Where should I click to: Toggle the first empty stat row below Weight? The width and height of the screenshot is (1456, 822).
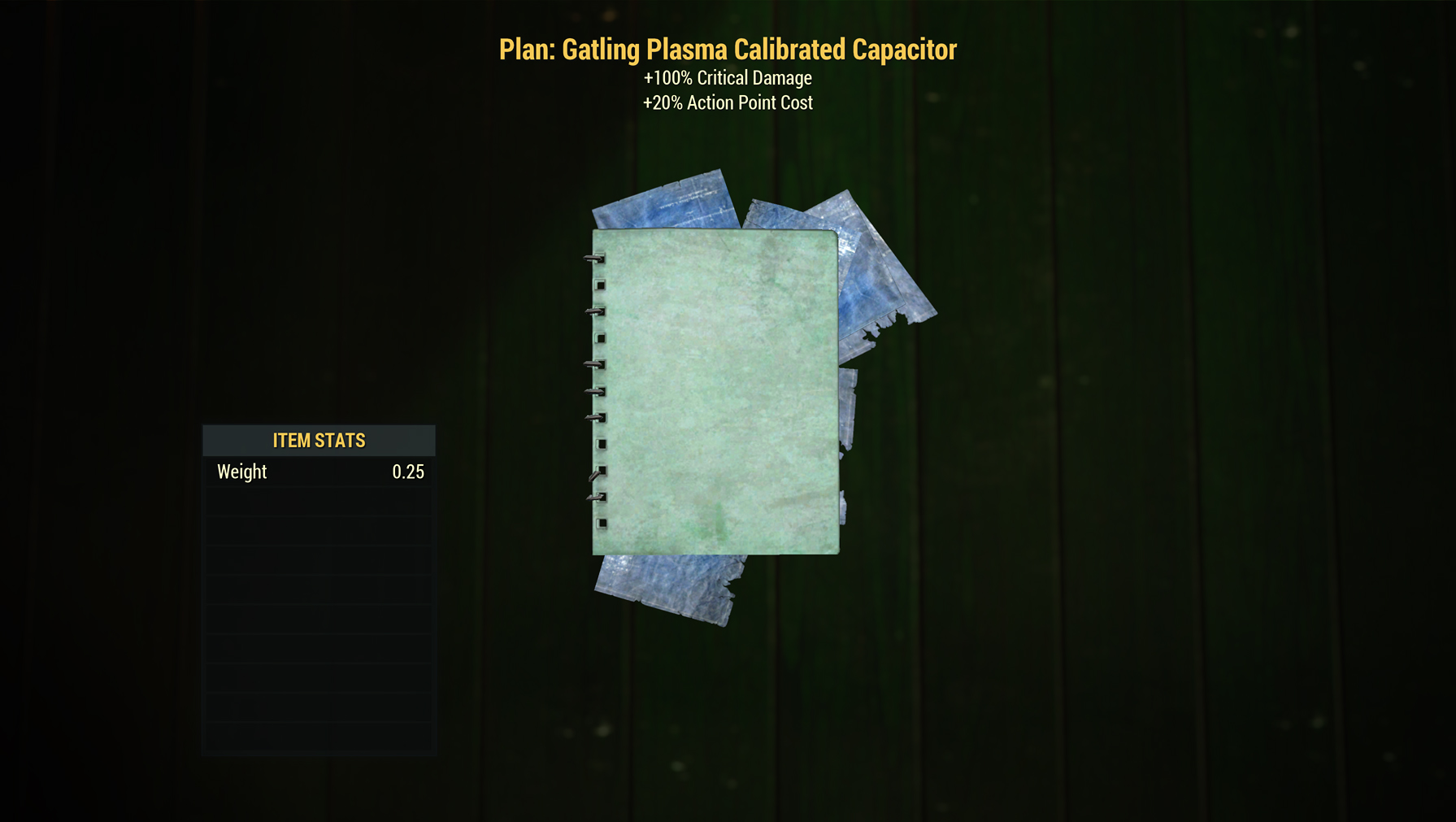(318, 500)
